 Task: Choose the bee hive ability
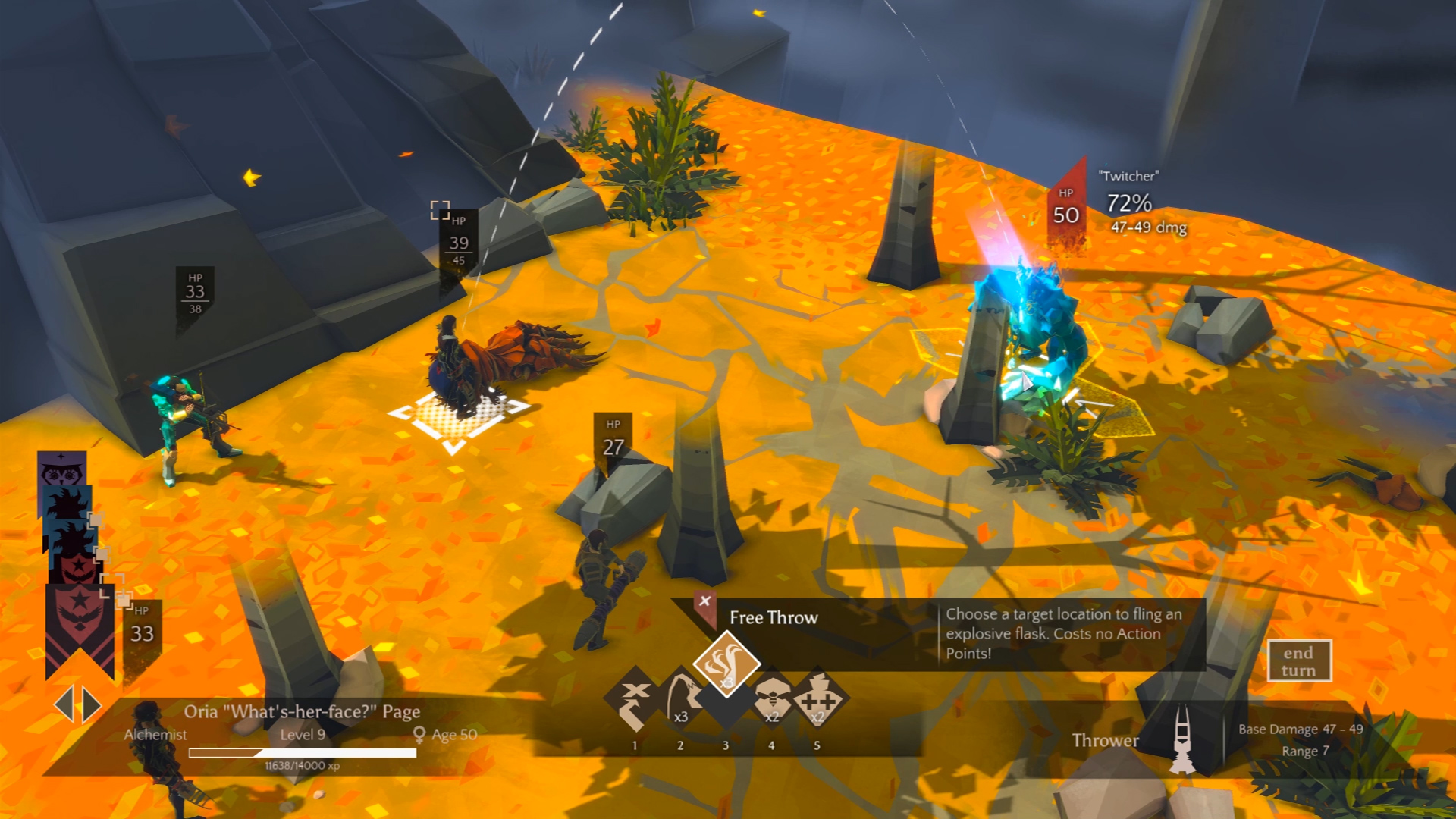771,700
